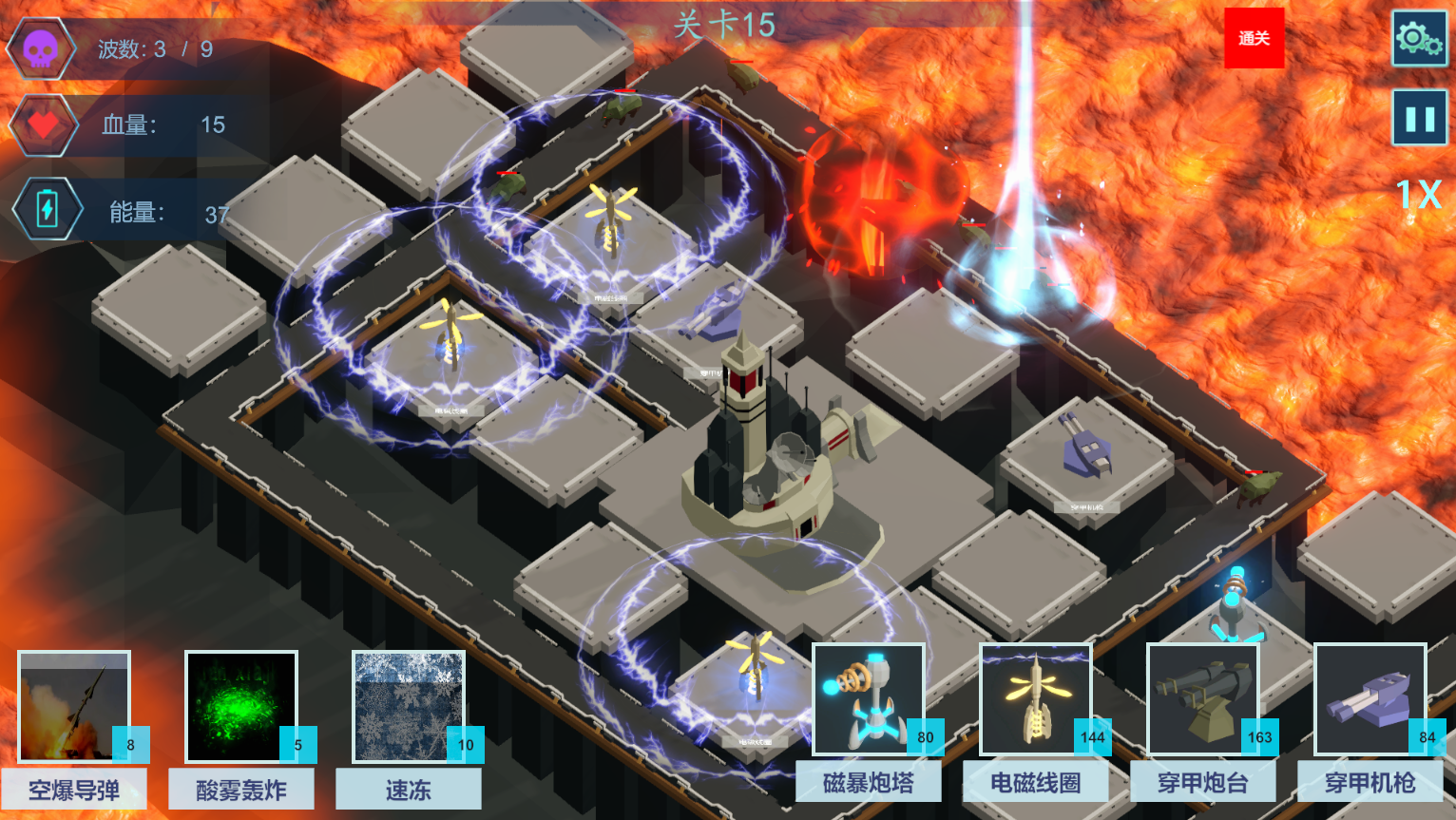Choose the 电磁线圈 coil tower card
The image size is (1456, 820).
tap(1036, 700)
